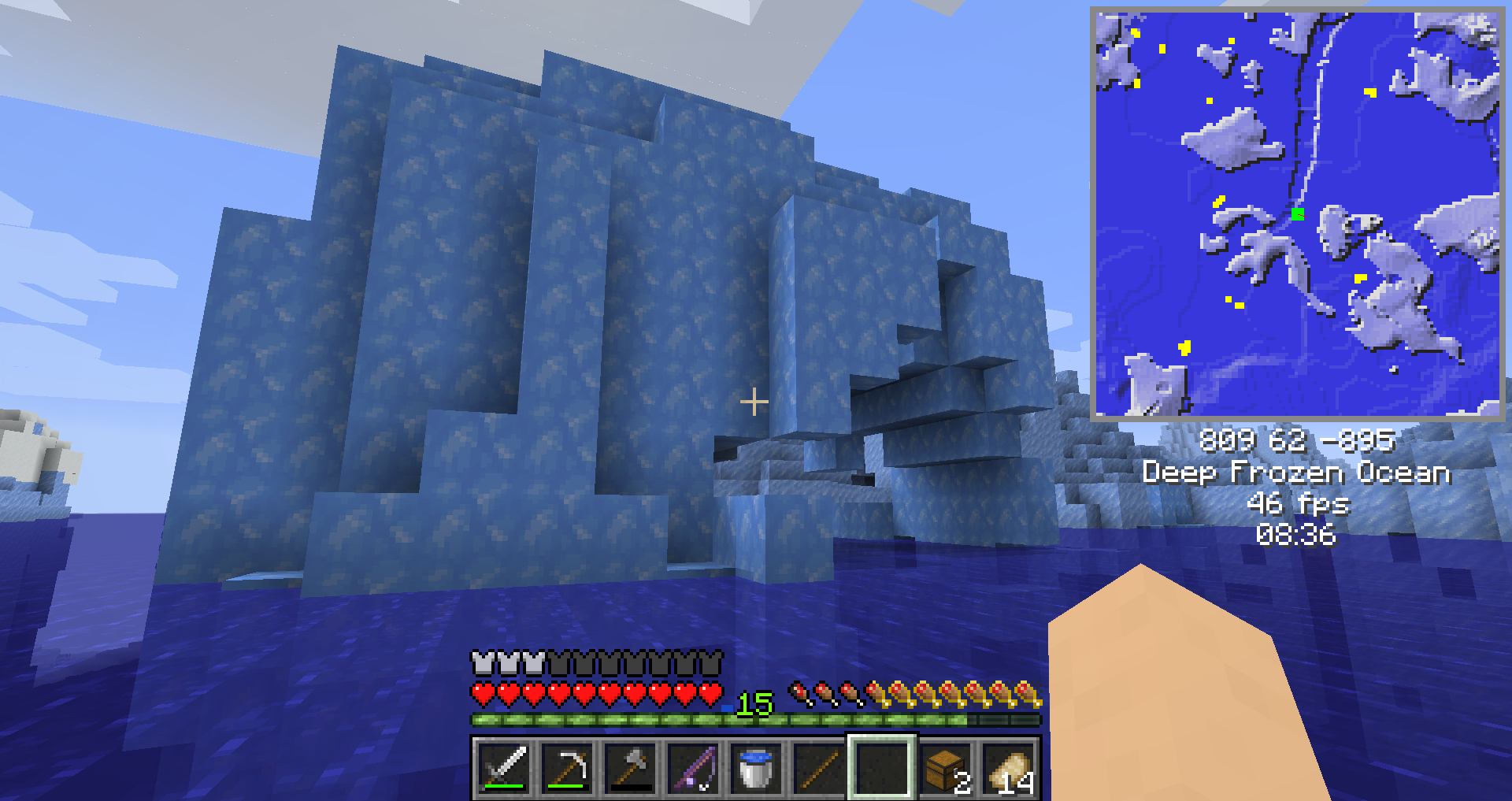Pick the stick in the hotbar
Screen dimensions: 1512x801
pos(819,768)
